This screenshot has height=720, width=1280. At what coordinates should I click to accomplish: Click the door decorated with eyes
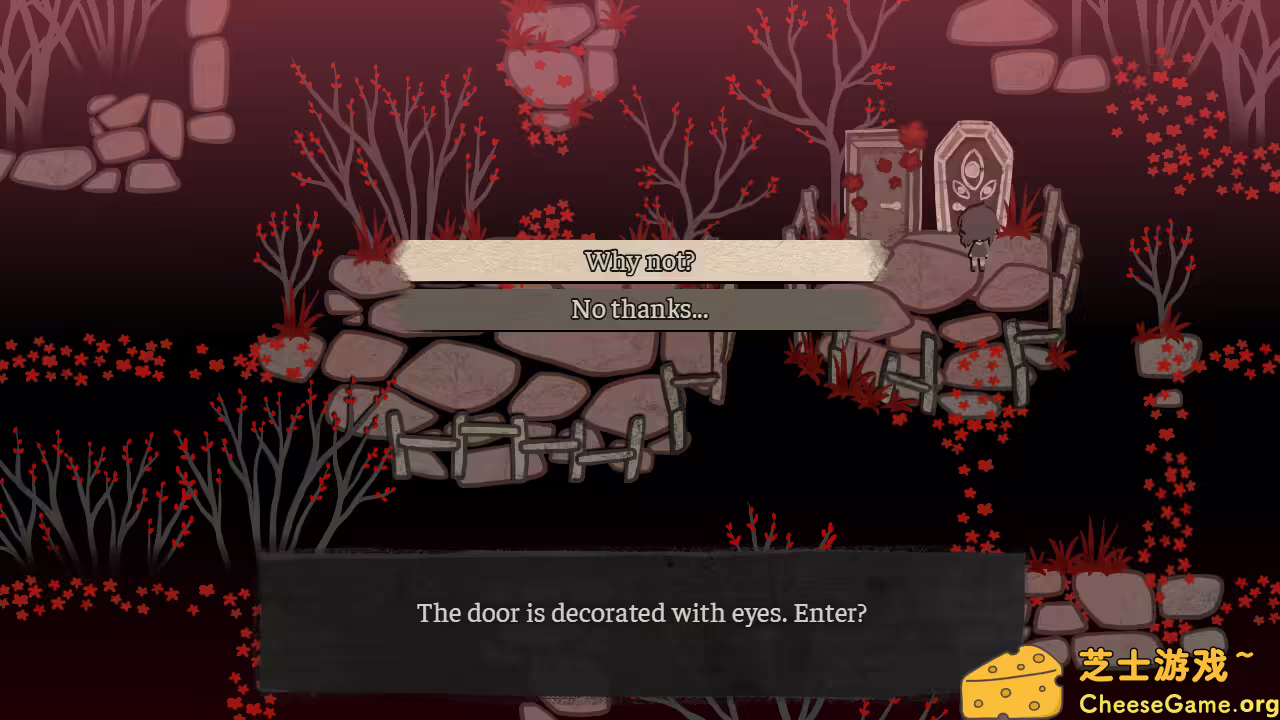point(972,180)
